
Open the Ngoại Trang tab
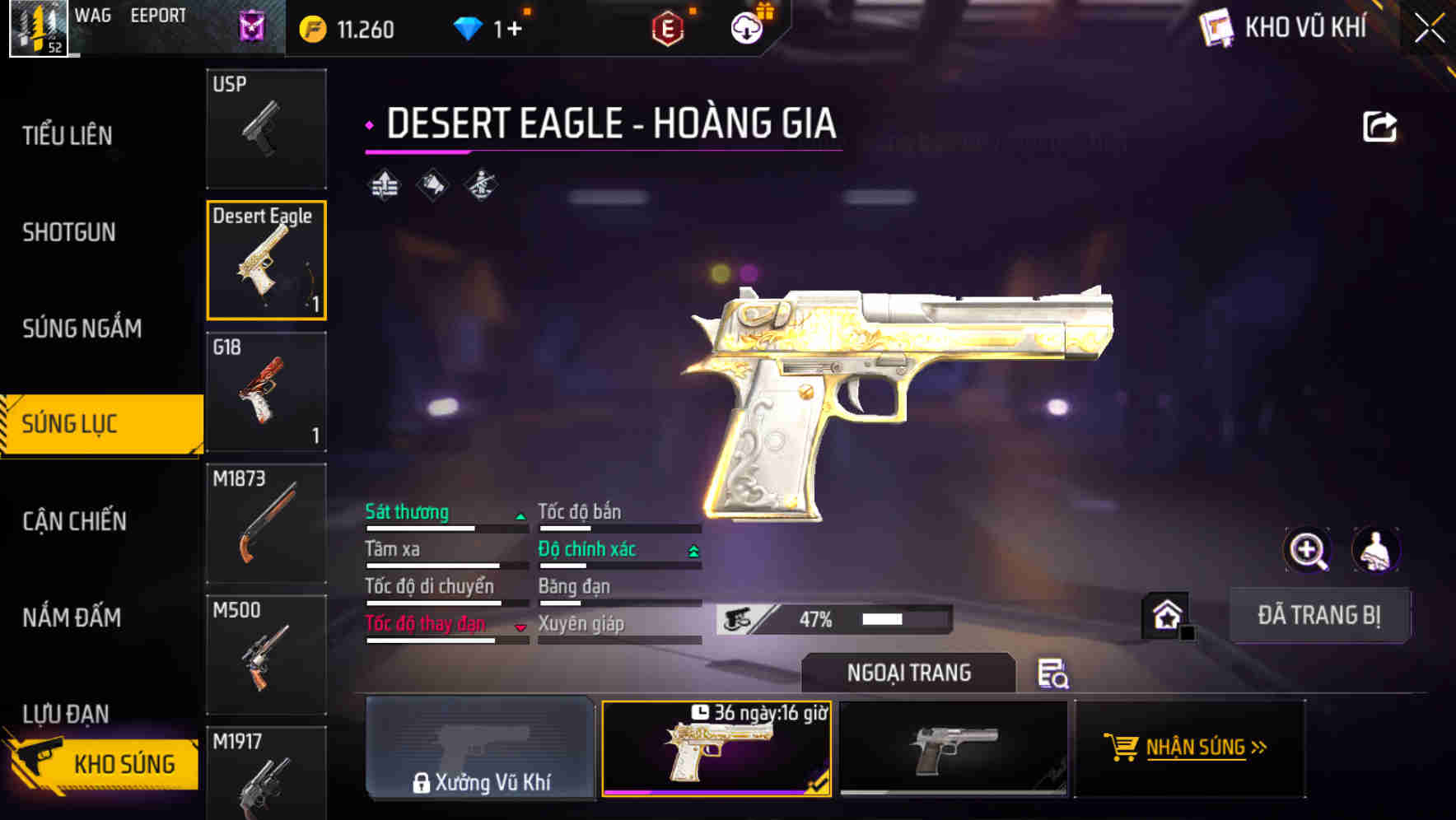pyautogui.click(x=907, y=673)
